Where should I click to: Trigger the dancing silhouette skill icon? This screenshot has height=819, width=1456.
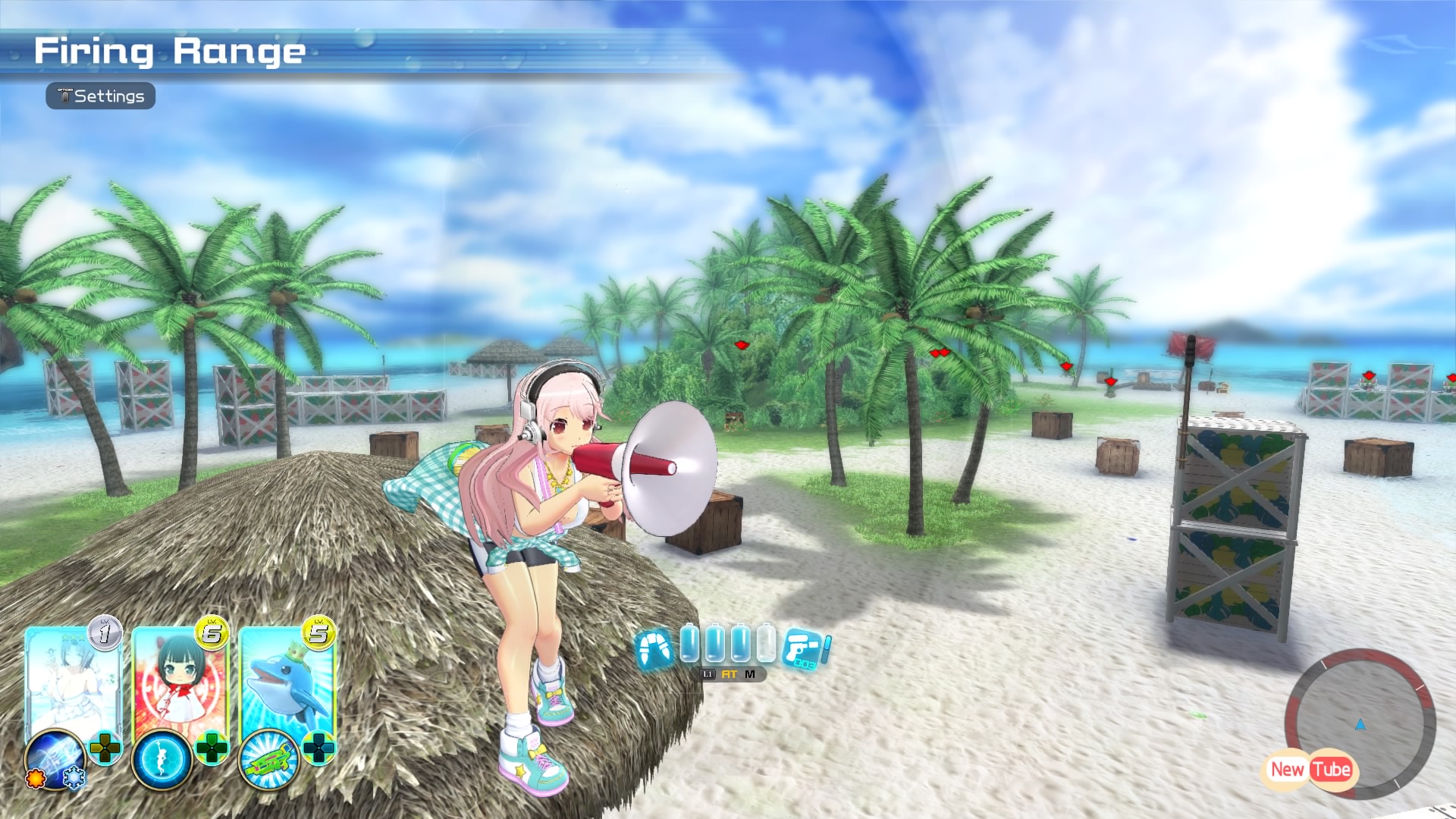click(x=162, y=759)
